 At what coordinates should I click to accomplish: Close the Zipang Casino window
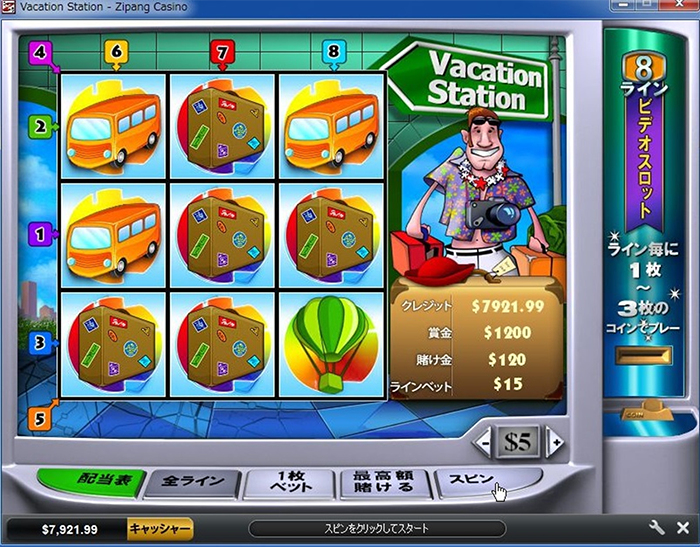682,8
